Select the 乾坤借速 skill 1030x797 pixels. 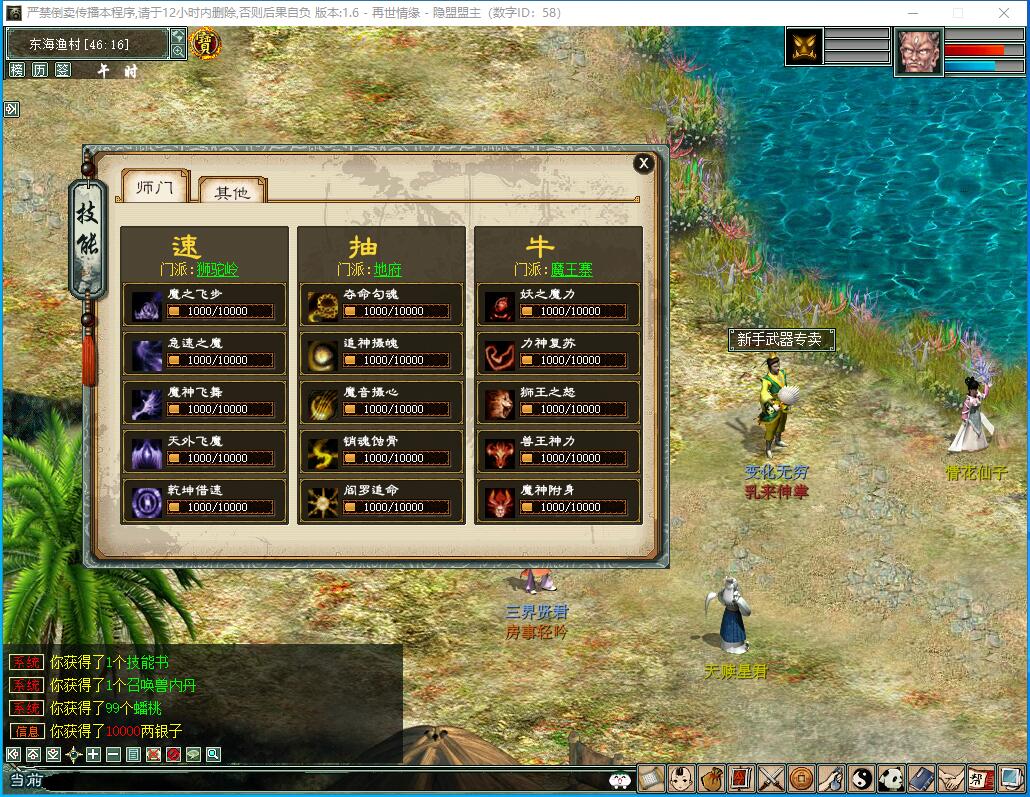(204, 500)
